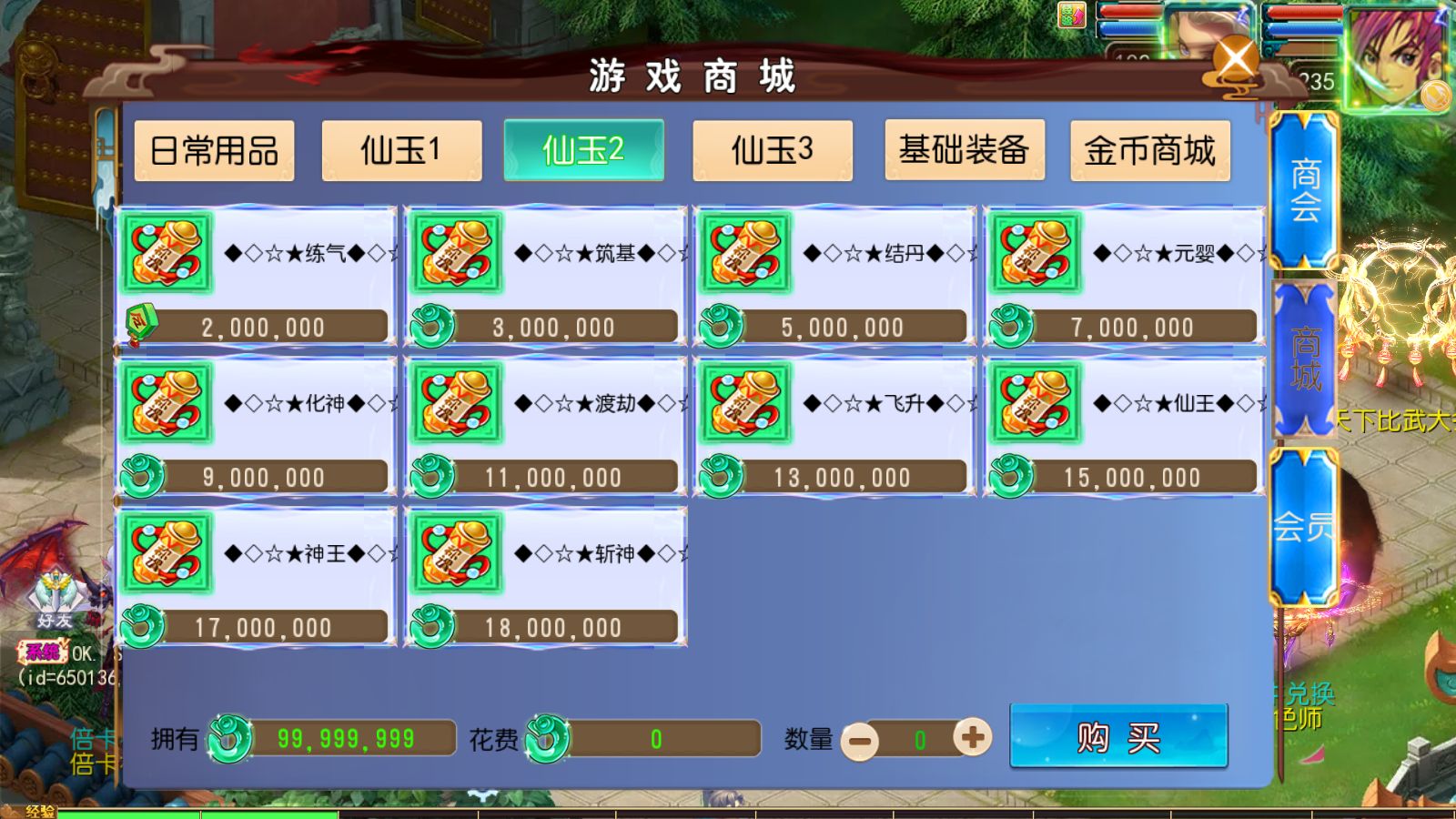Switch to the 日常用品 tab
The width and height of the screenshot is (1456, 819).
click(214, 152)
